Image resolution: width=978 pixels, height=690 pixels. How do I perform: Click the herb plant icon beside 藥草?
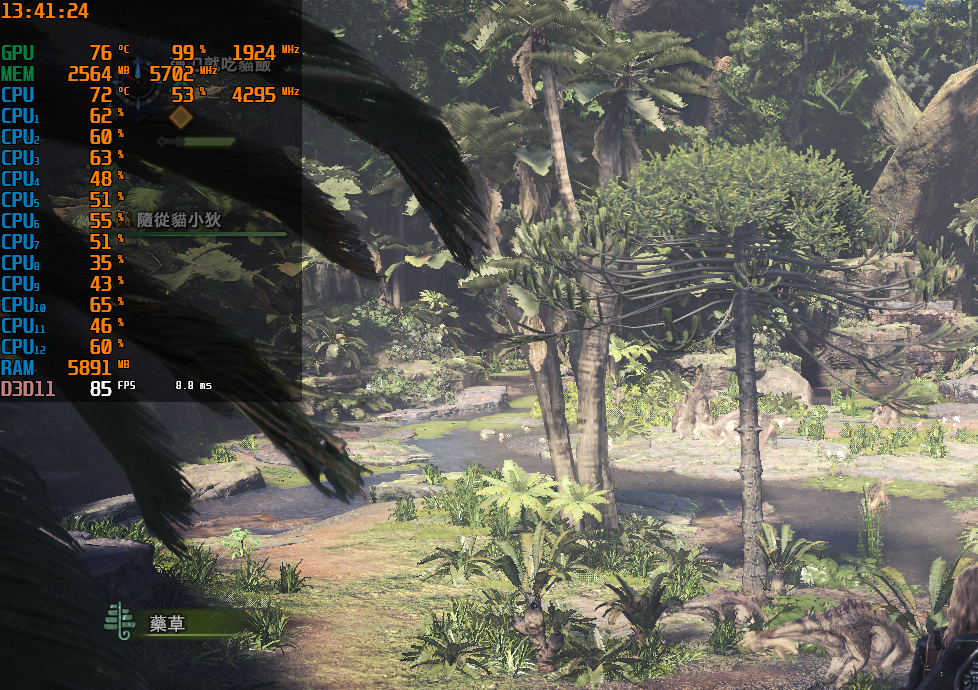pos(119,621)
